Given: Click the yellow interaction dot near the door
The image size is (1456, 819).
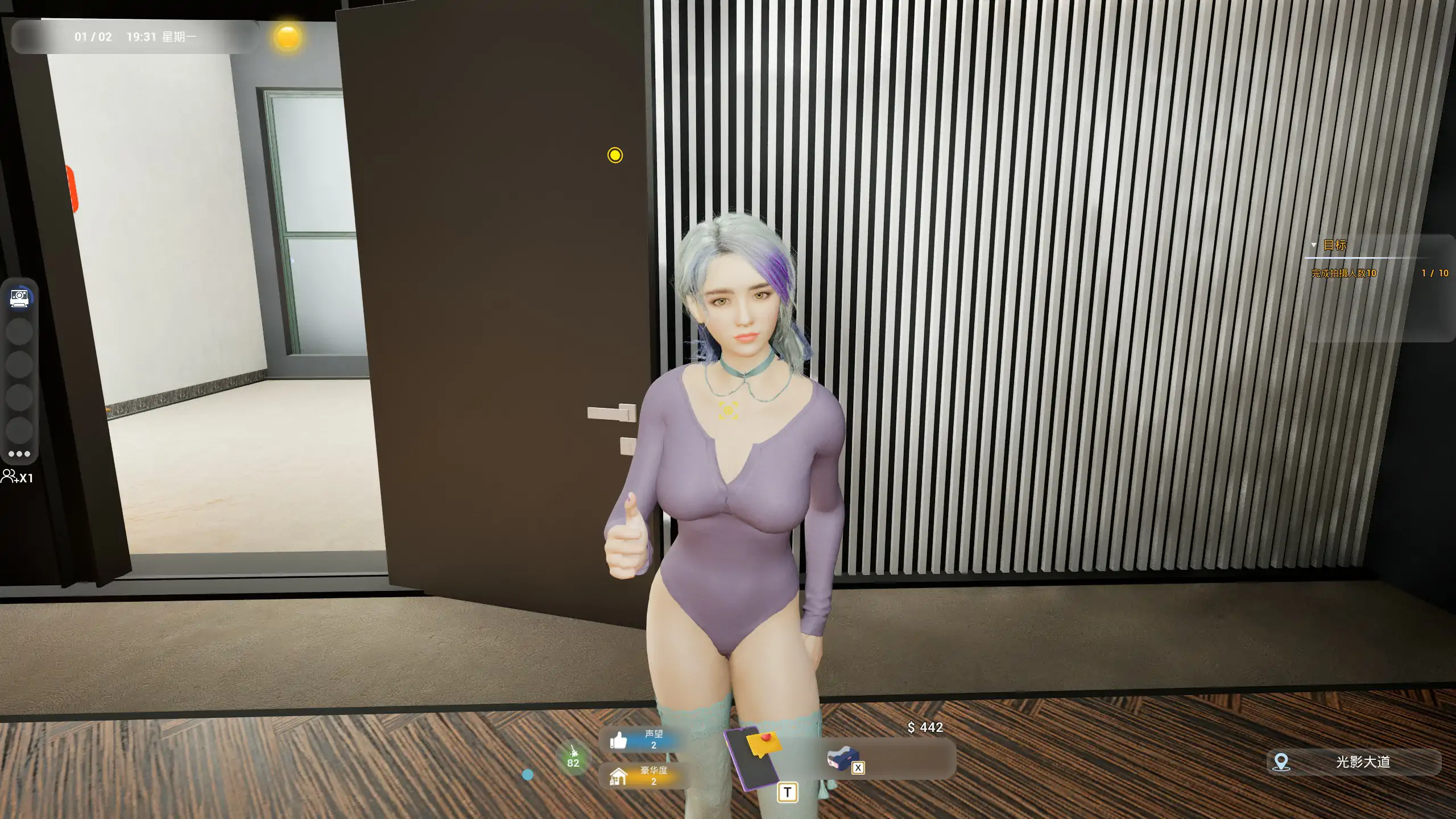Looking at the screenshot, I should tap(615, 156).
